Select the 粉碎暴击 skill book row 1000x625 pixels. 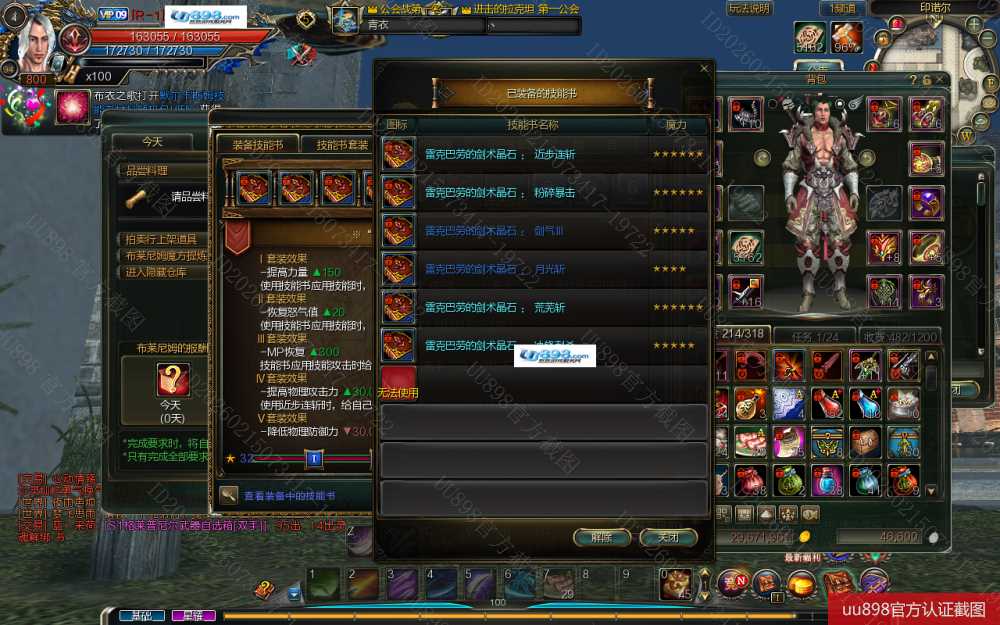545,193
